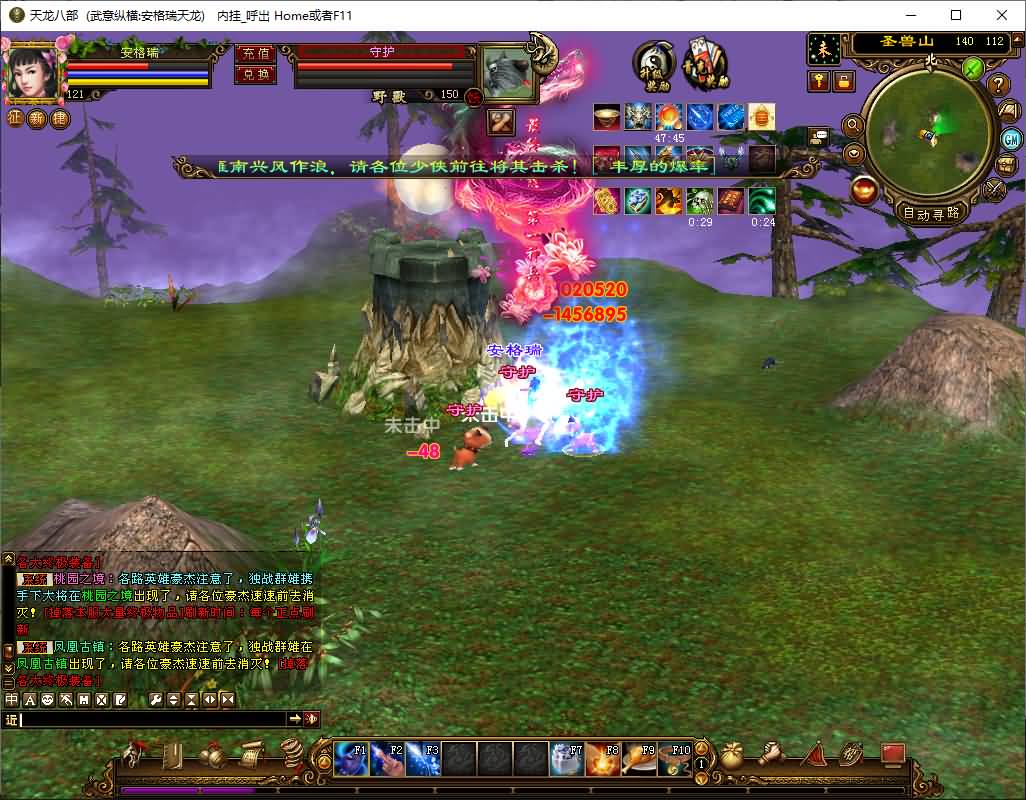
Task: Click the circular minimap
Action: coord(928,134)
